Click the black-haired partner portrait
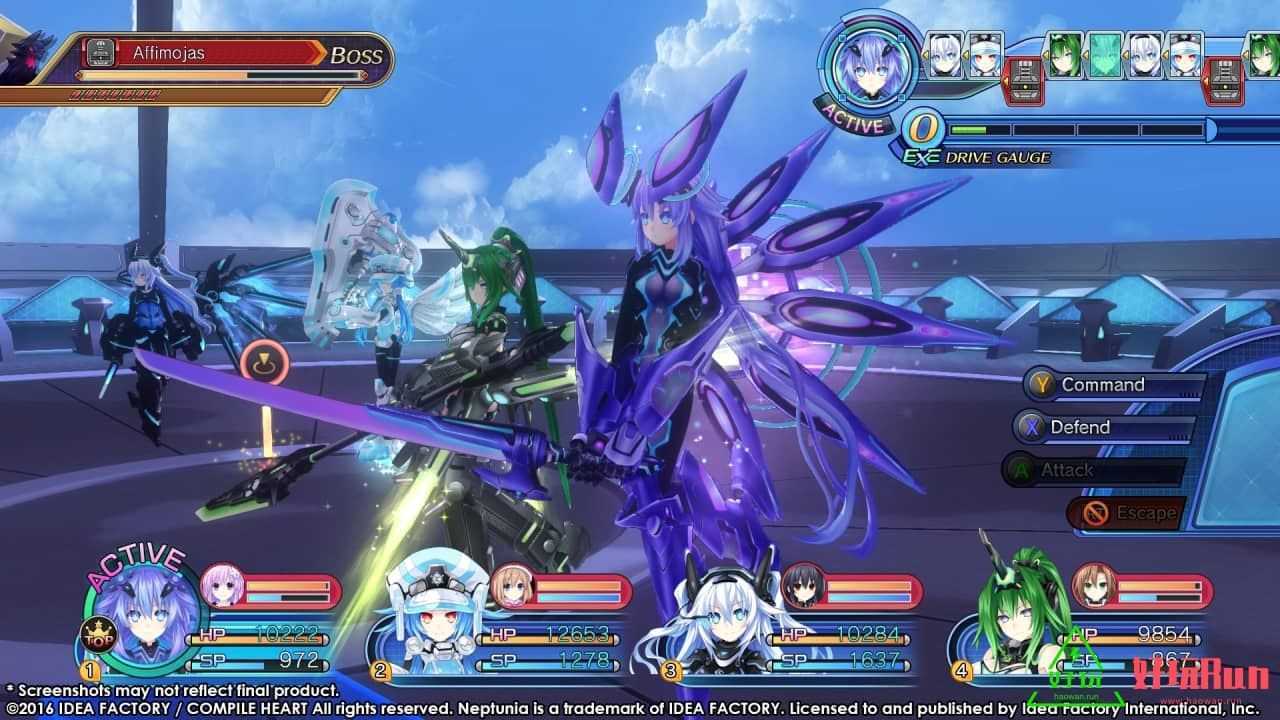The height and width of the screenshot is (720, 1280). pos(801,585)
